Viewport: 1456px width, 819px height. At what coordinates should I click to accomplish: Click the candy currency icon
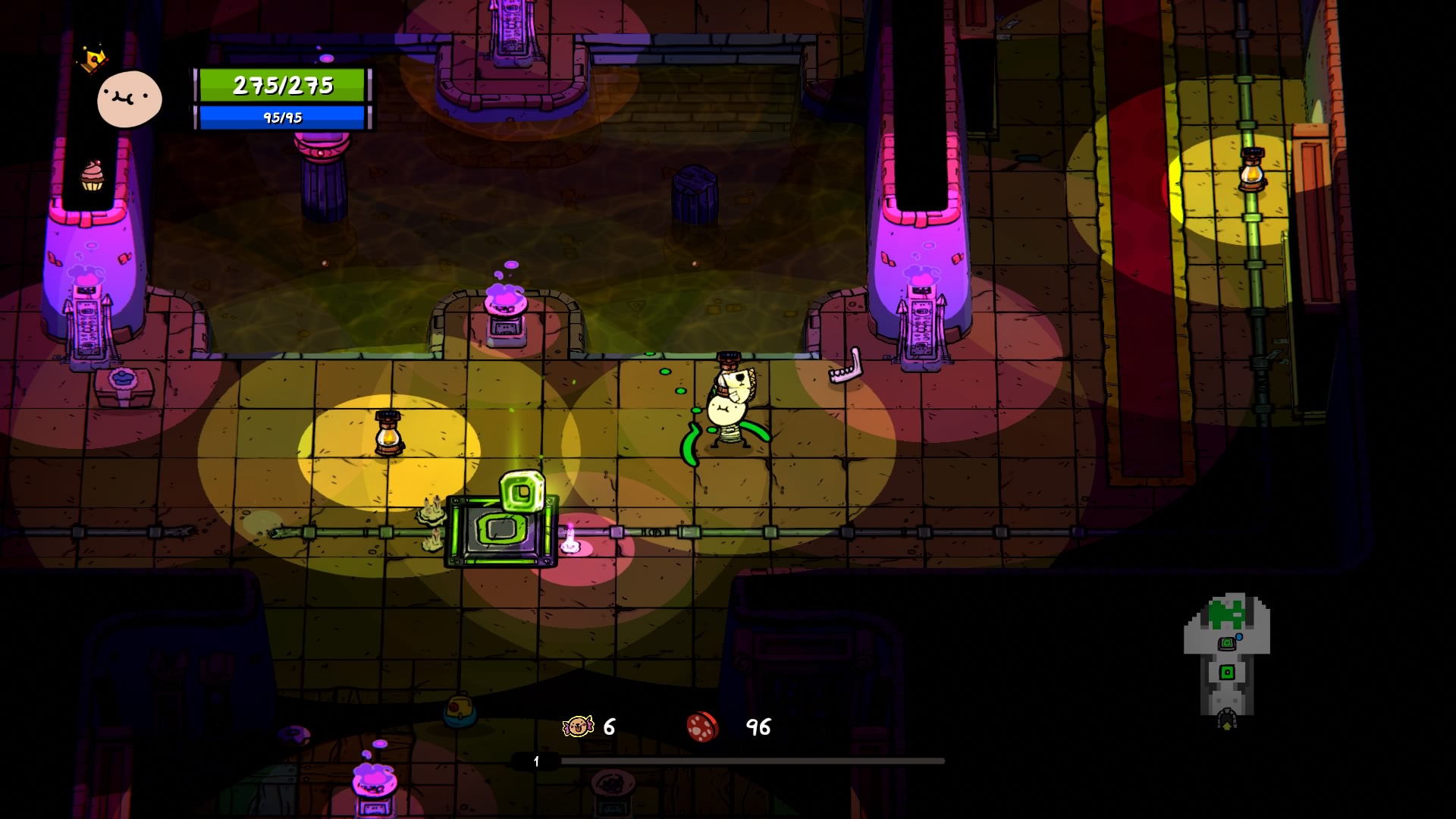click(578, 726)
